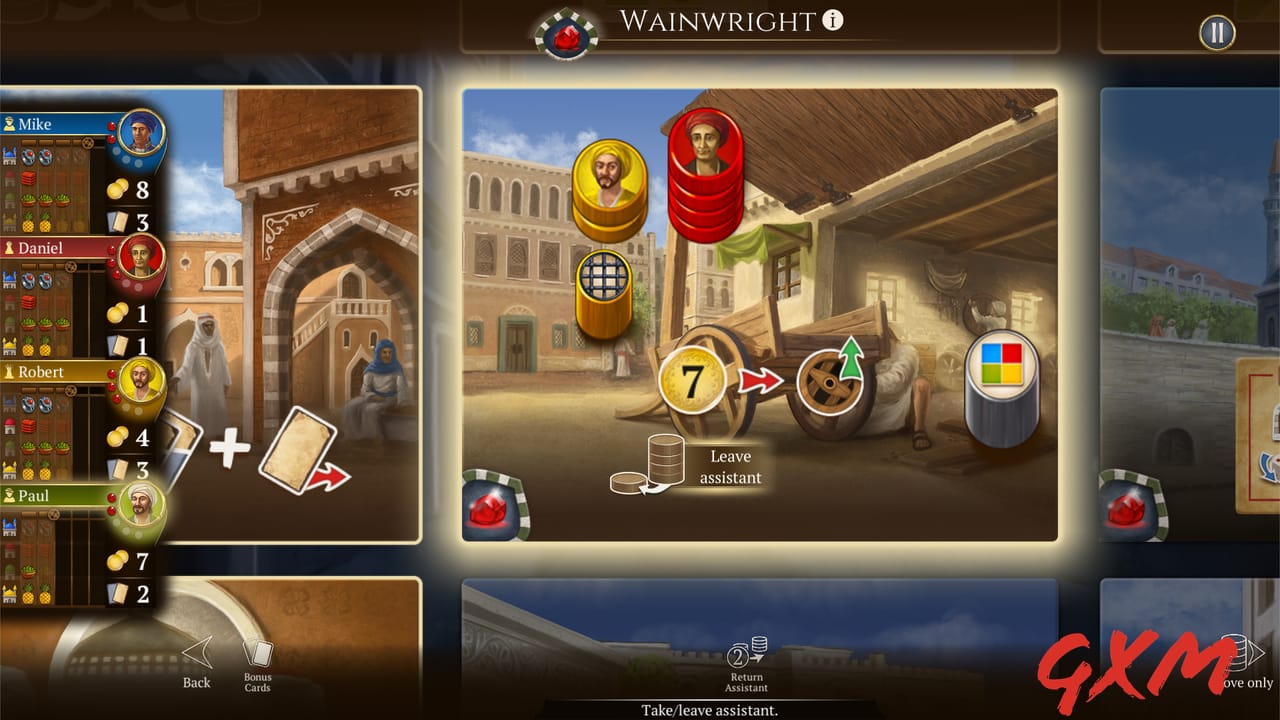Click the Return Assistant icon
This screenshot has width=1280, height=720.
pos(745,664)
